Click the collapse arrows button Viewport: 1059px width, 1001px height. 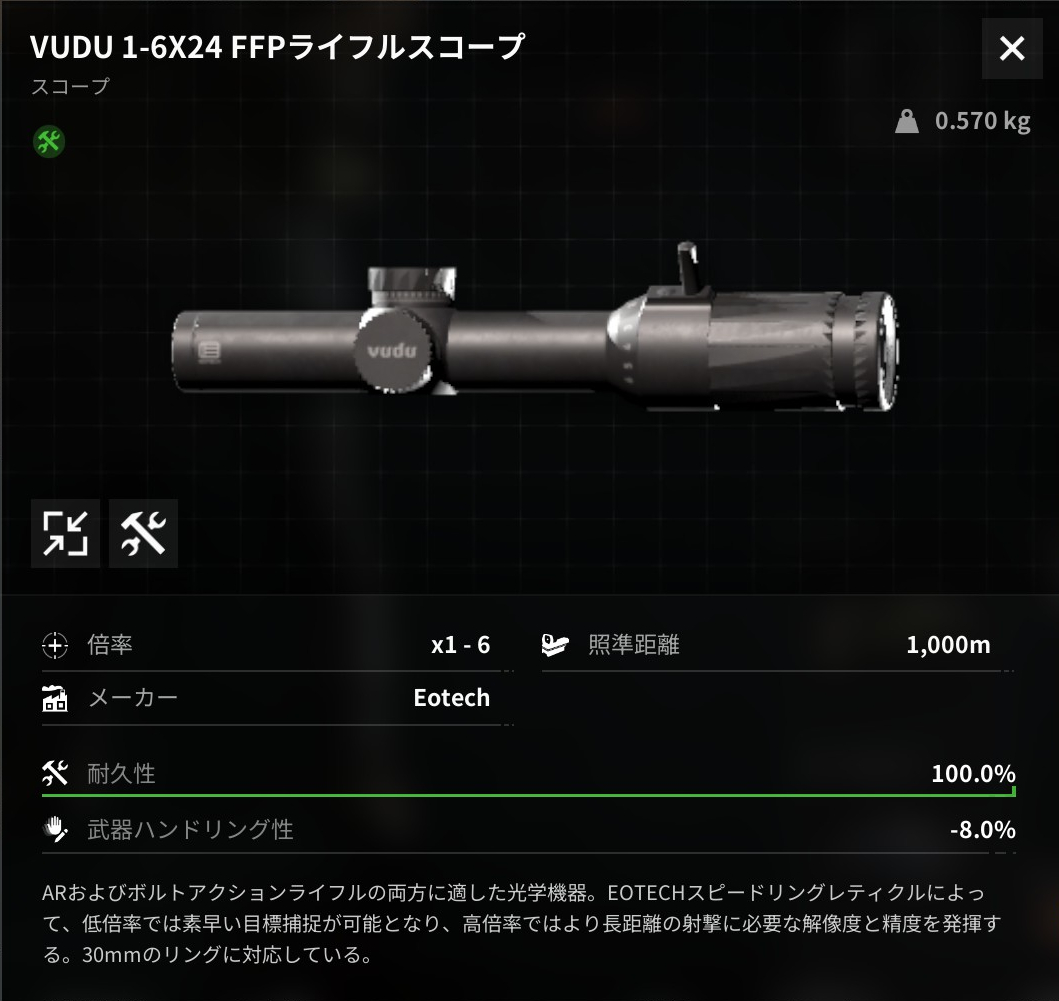(66, 533)
